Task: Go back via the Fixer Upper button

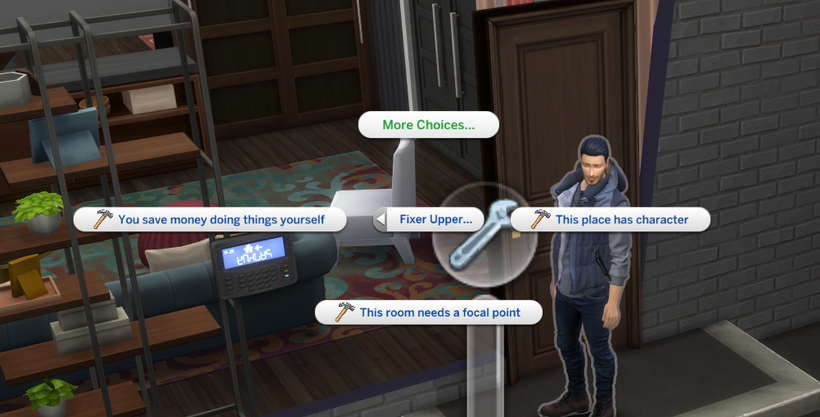Action: (430, 219)
